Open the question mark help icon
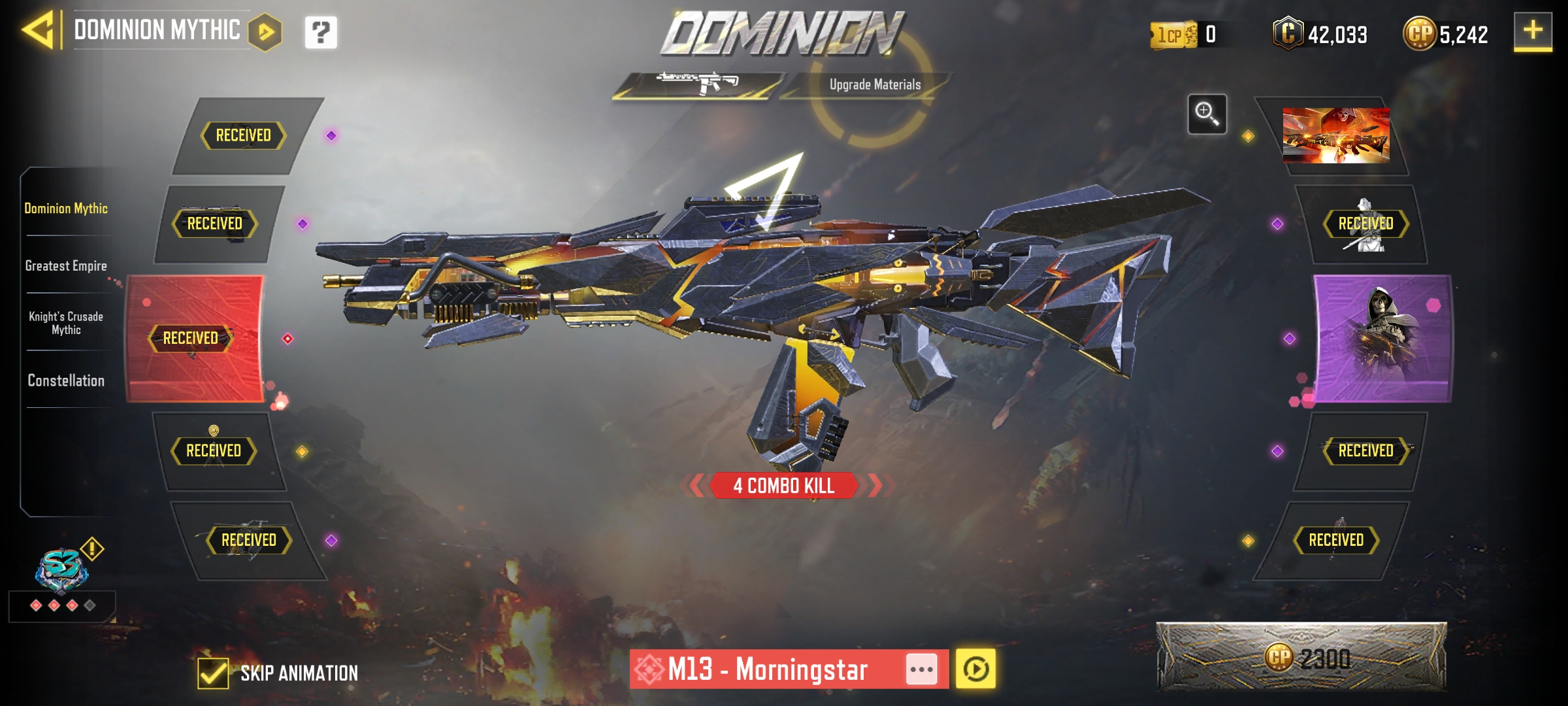The image size is (1568, 706). pos(319,31)
